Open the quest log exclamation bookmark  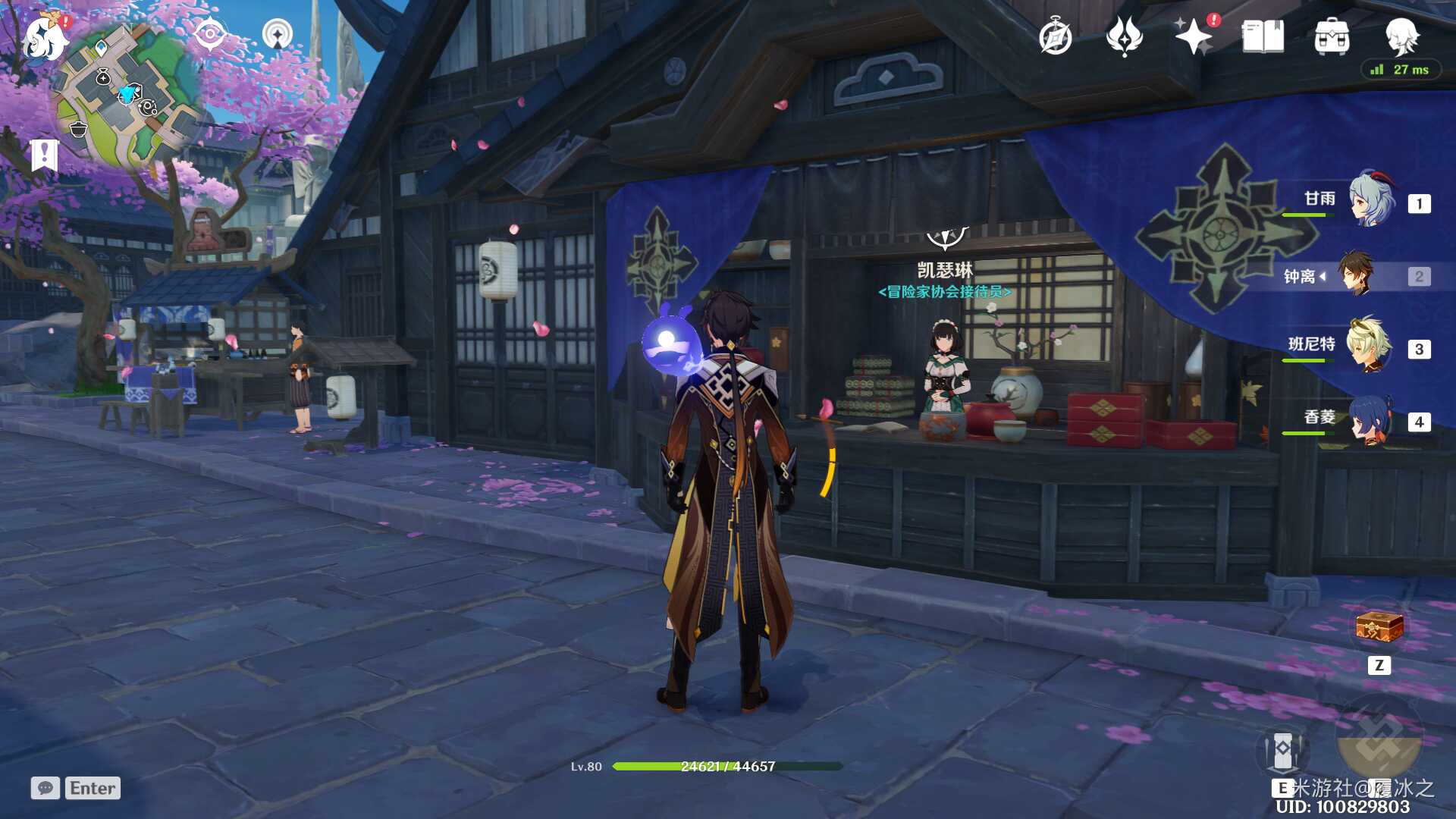coord(45,155)
